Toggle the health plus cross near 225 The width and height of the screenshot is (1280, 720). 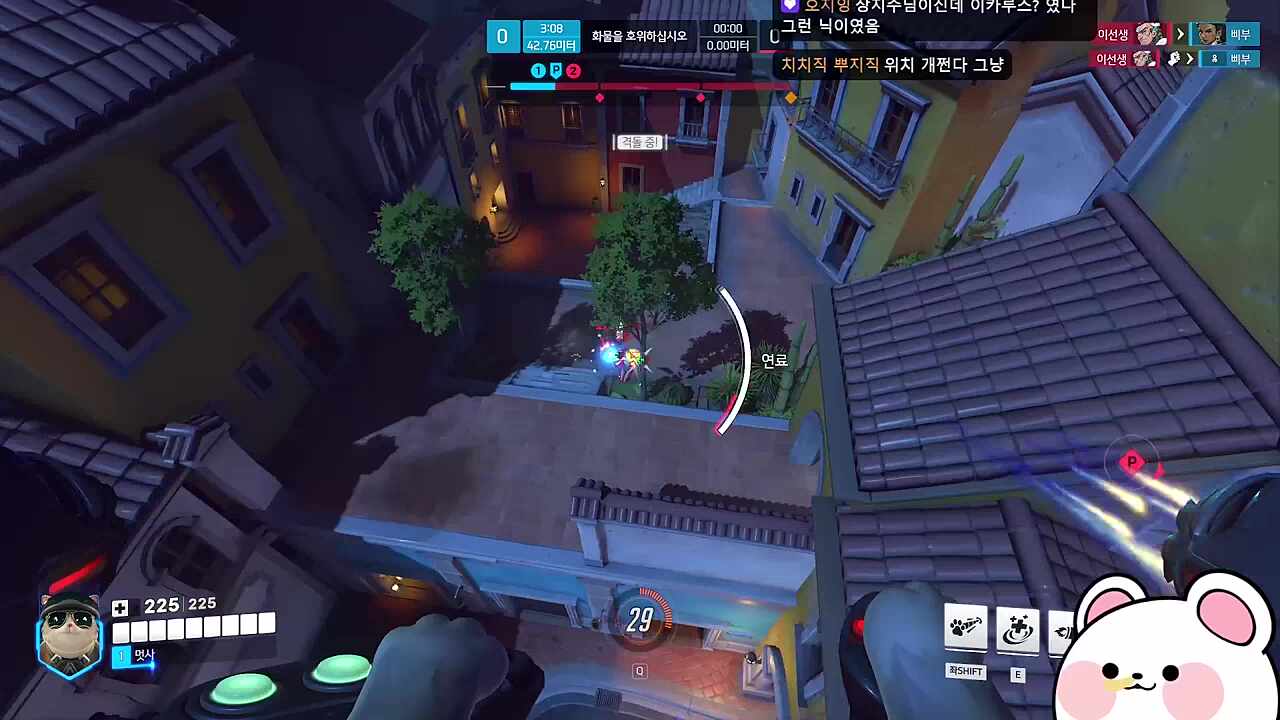118,604
